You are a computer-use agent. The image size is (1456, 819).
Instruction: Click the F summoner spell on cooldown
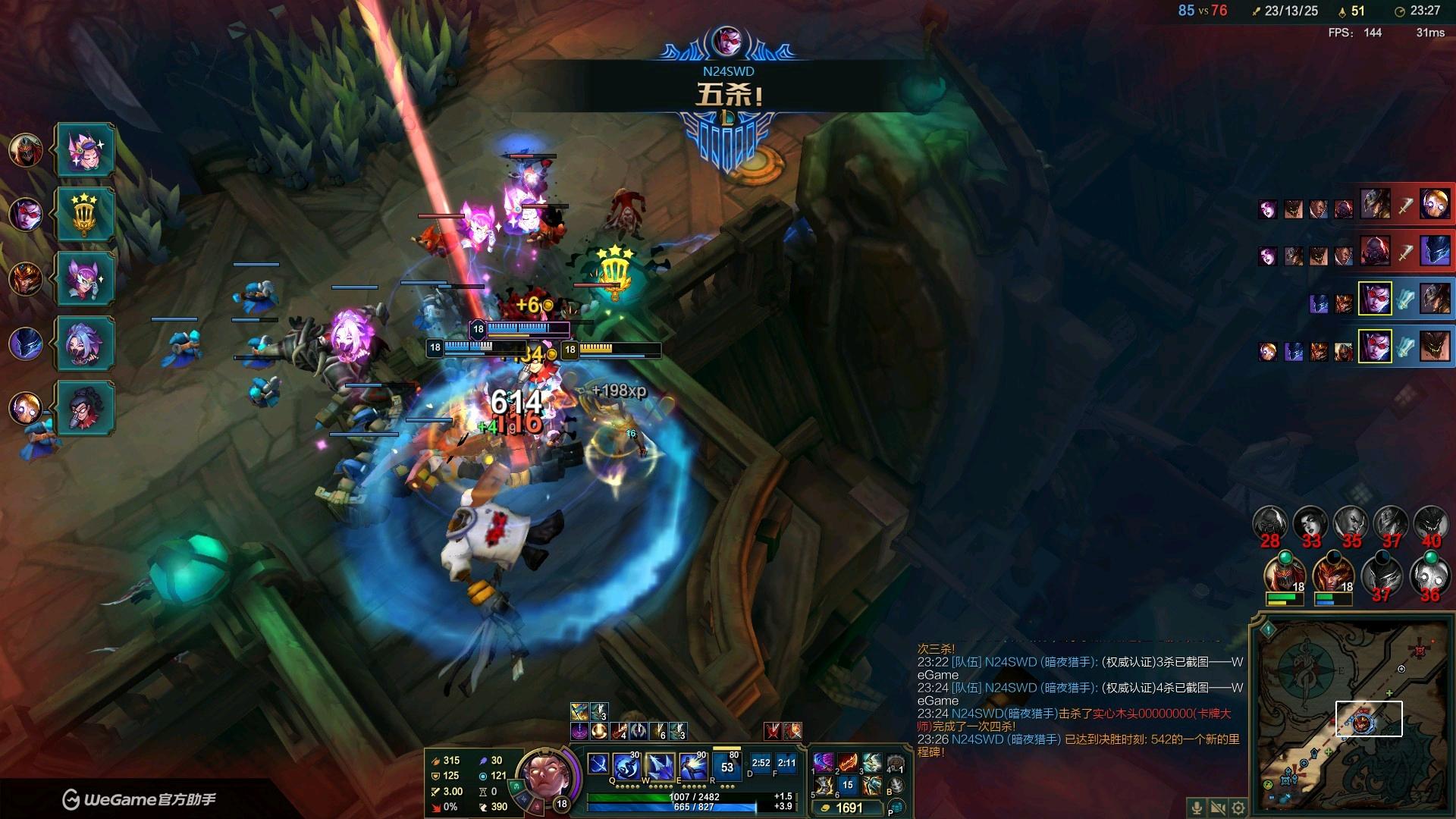click(786, 763)
